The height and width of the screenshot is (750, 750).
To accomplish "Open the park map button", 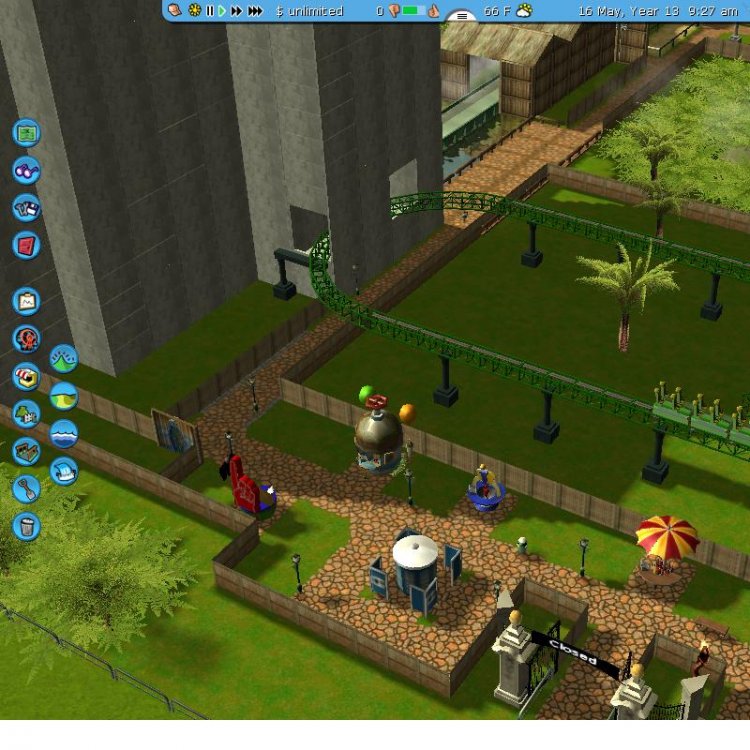I will click(x=26, y=132).
